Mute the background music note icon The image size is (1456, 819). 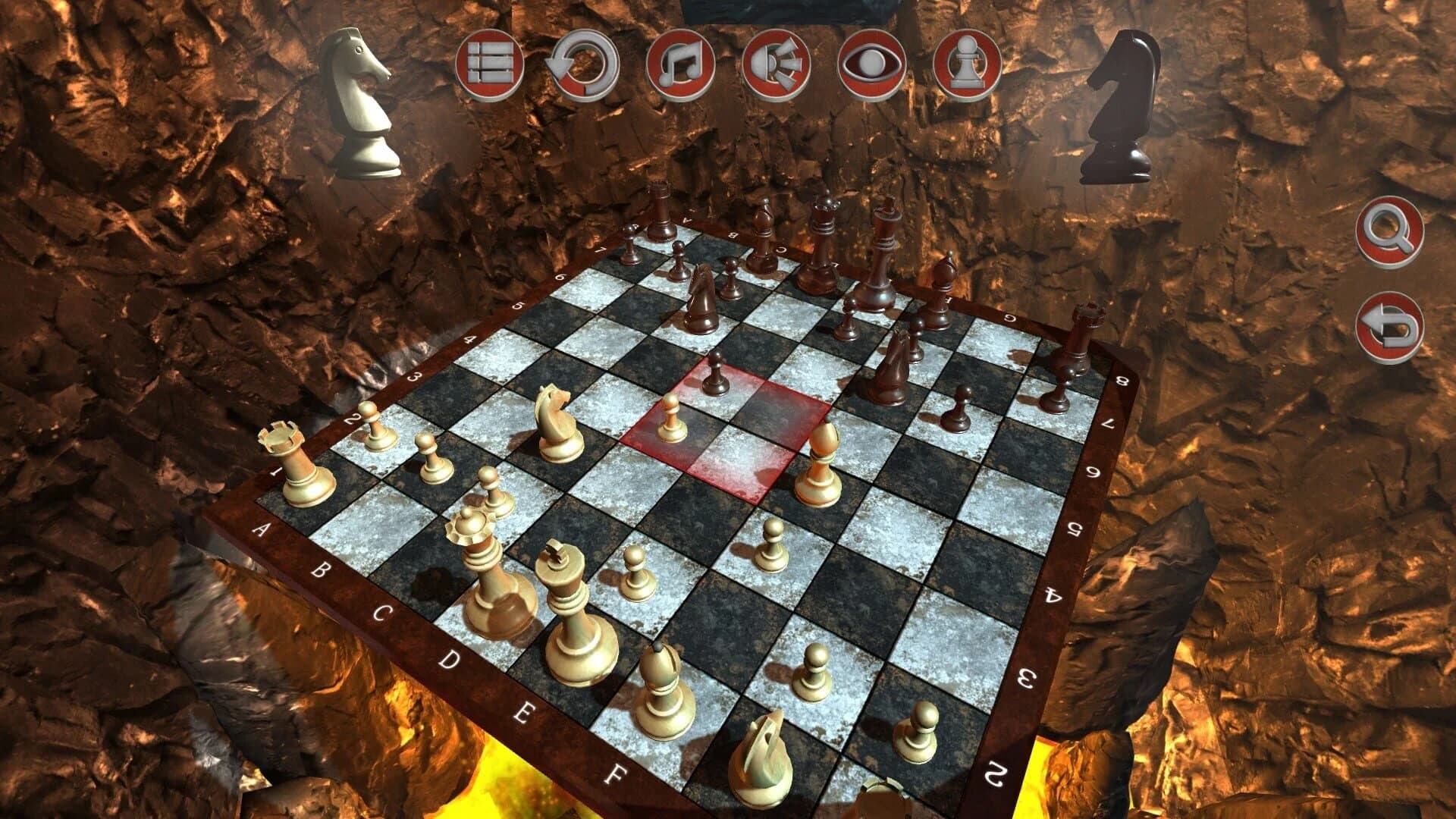[680, 68]
